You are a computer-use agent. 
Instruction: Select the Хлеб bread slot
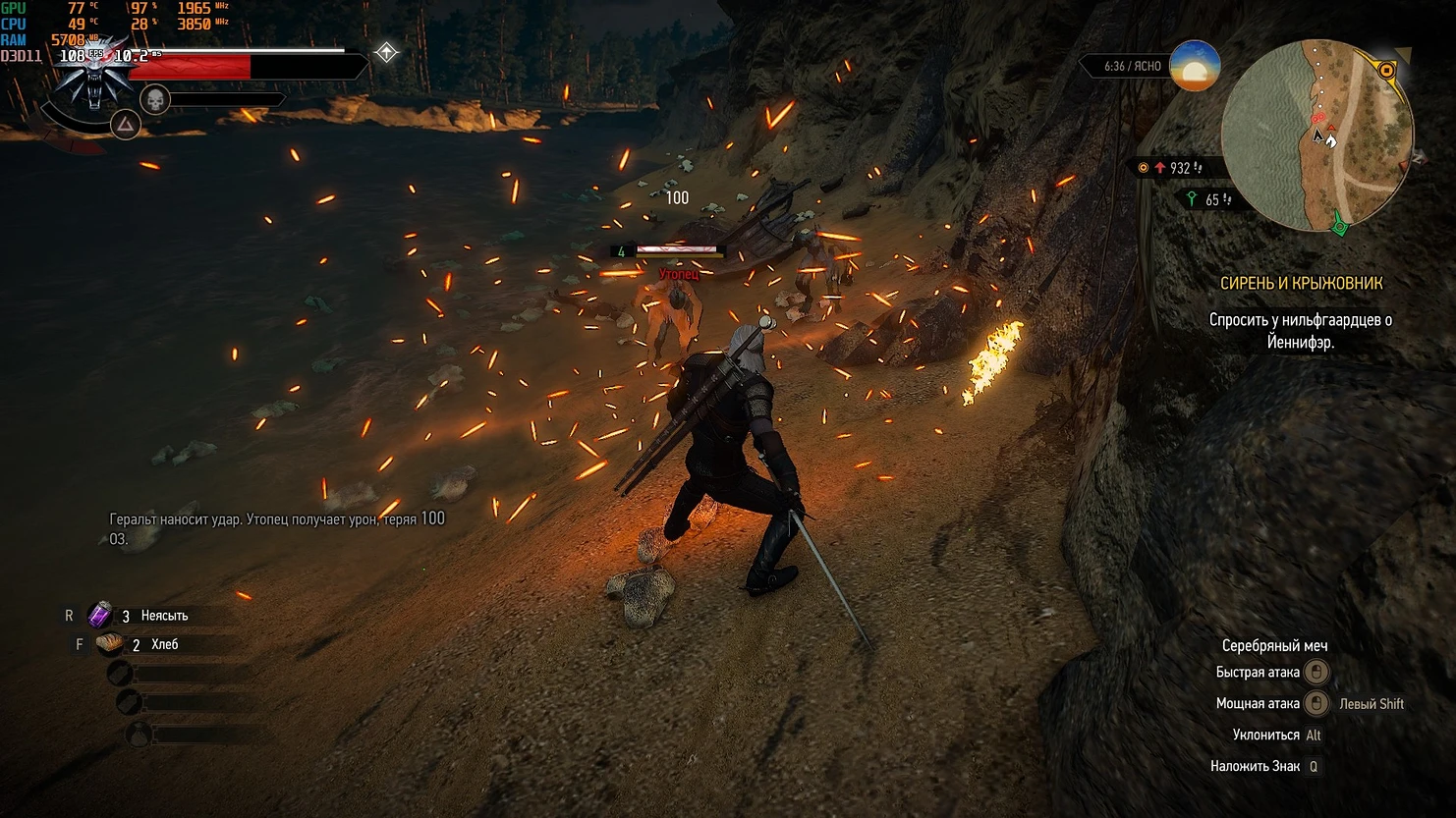pos(109,644)
